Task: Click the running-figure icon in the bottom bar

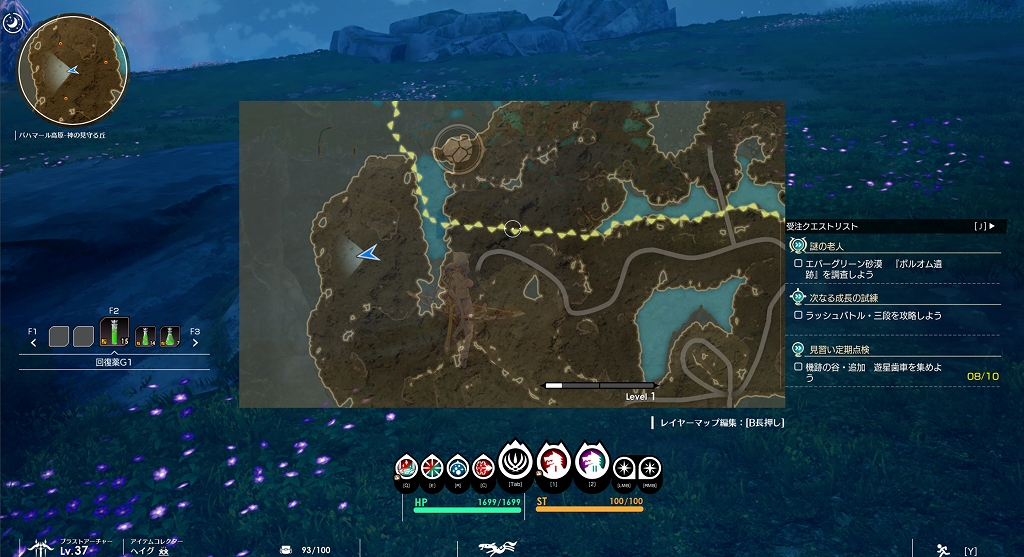Action: point(942,549)
